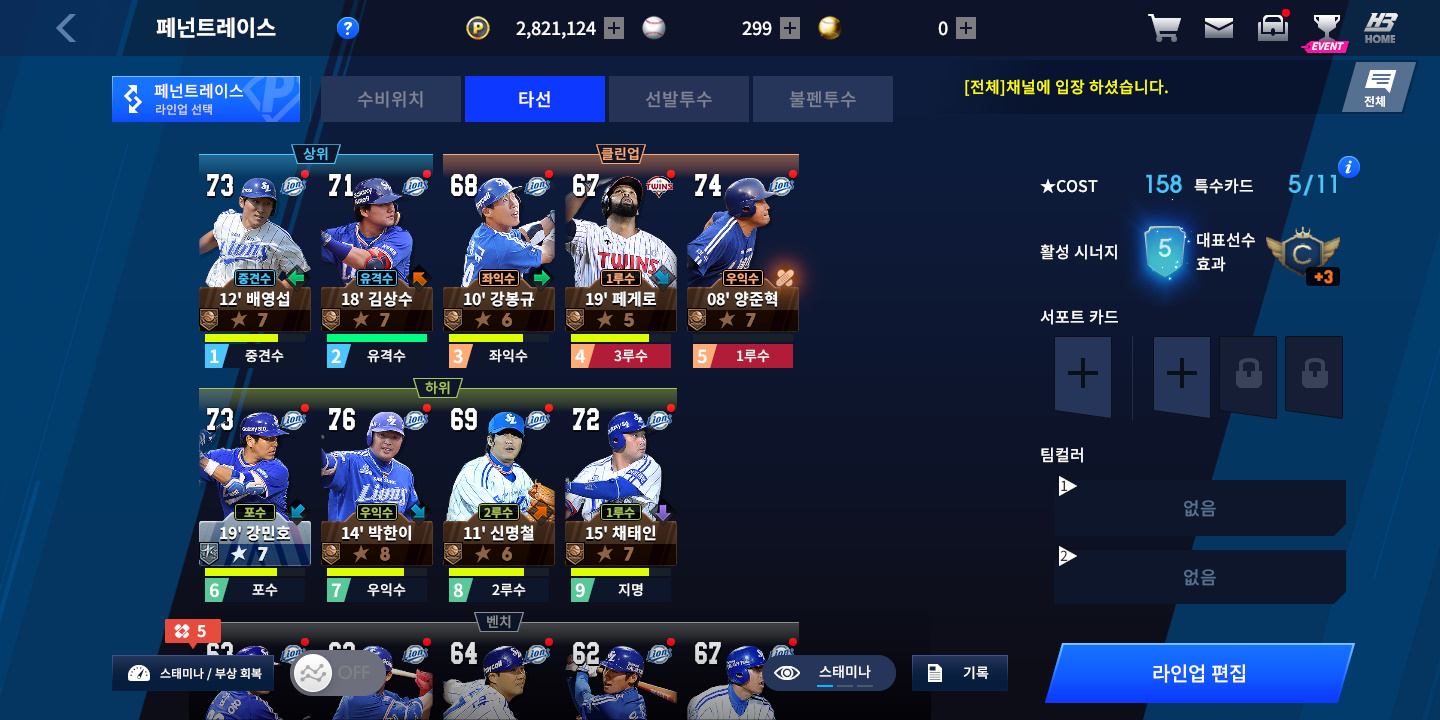1440x720 pixels.
Task: Open the blue question mark help
Action: point(347,28)
